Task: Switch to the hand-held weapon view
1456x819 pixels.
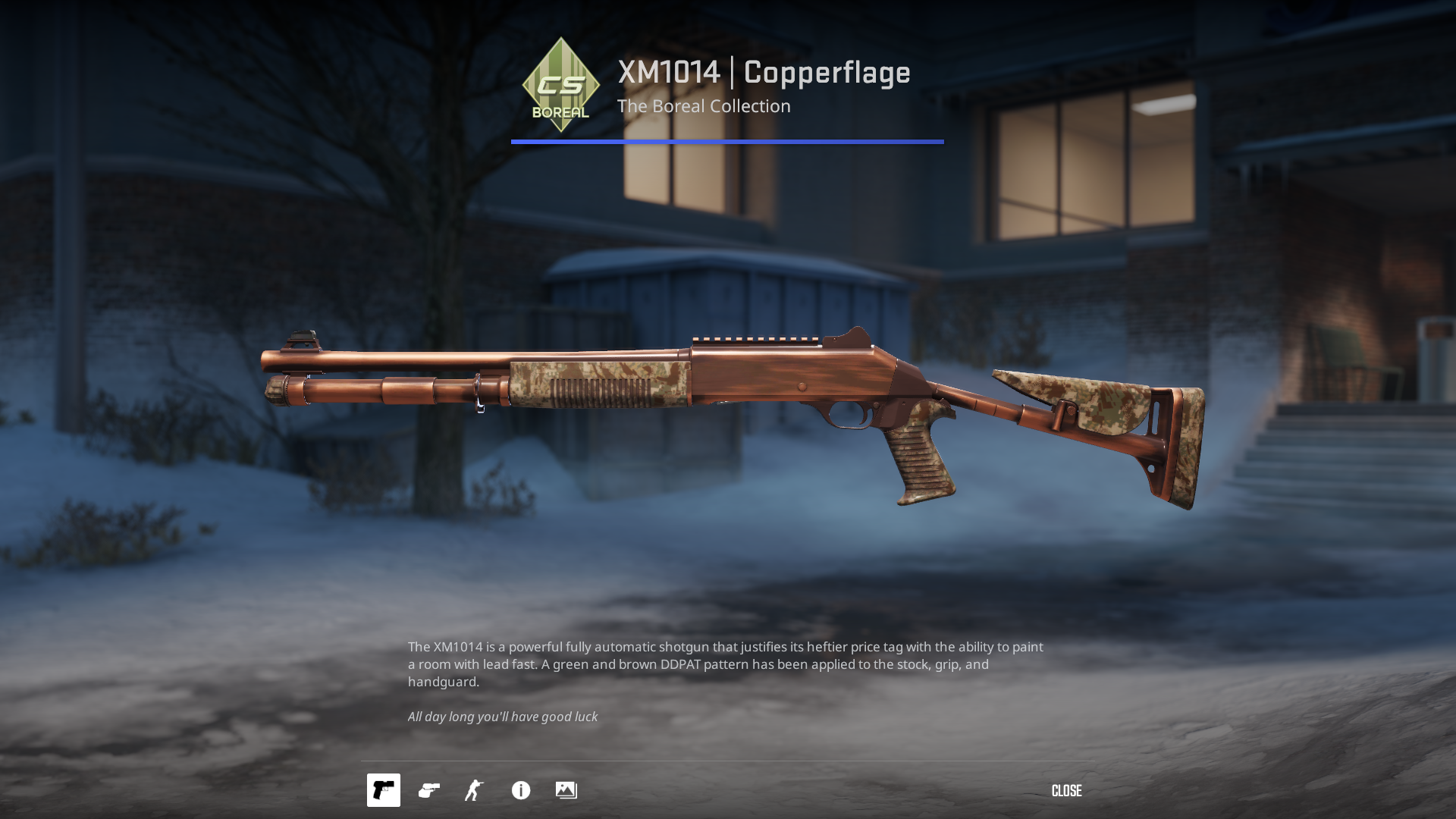Action: pos(429,790)
